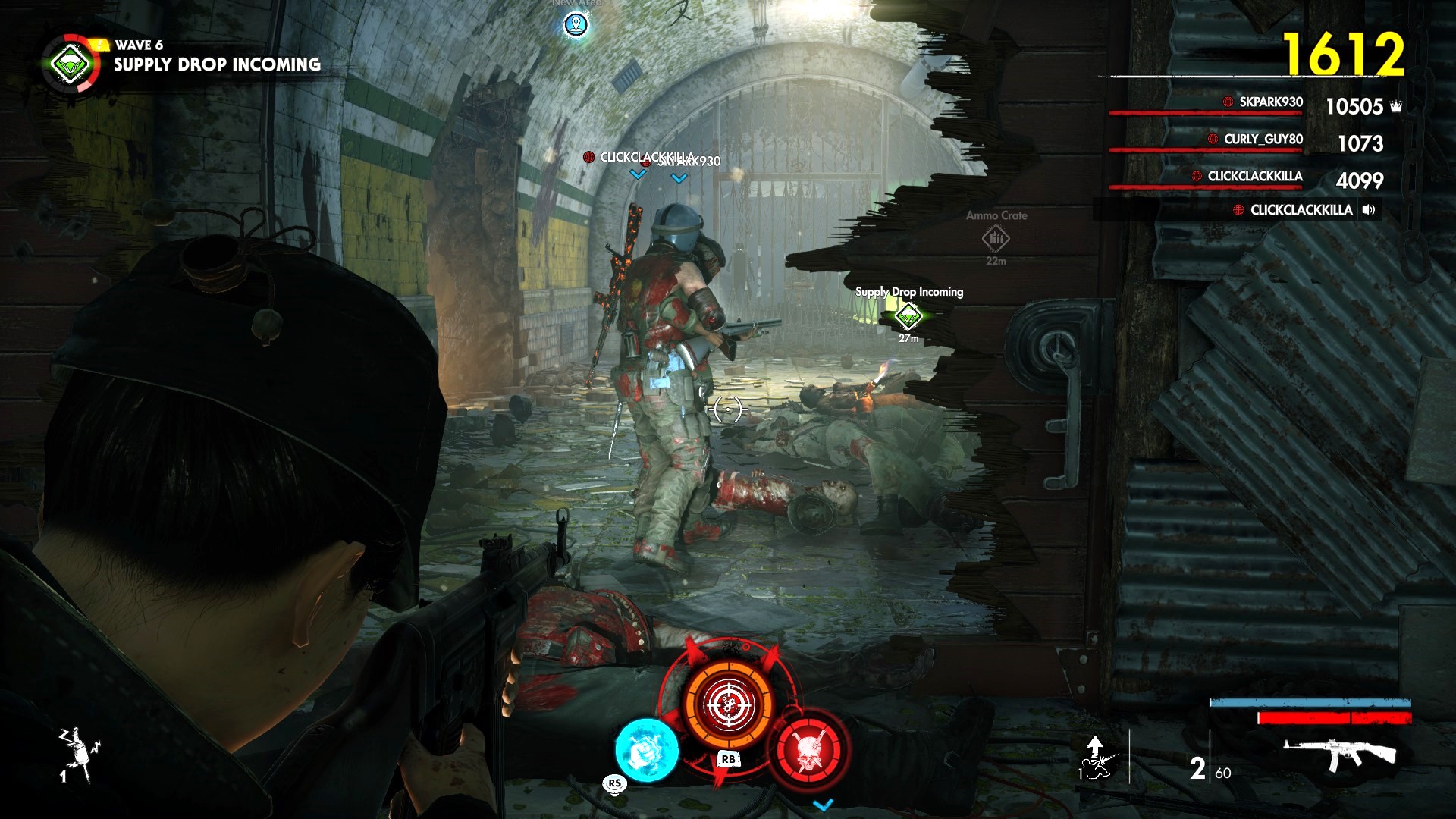Image resolution: width=1456 pixels, height=819 pixels.
Task: Click the green Supply Drop waypoint marker
Action: (x=908, y=315)
